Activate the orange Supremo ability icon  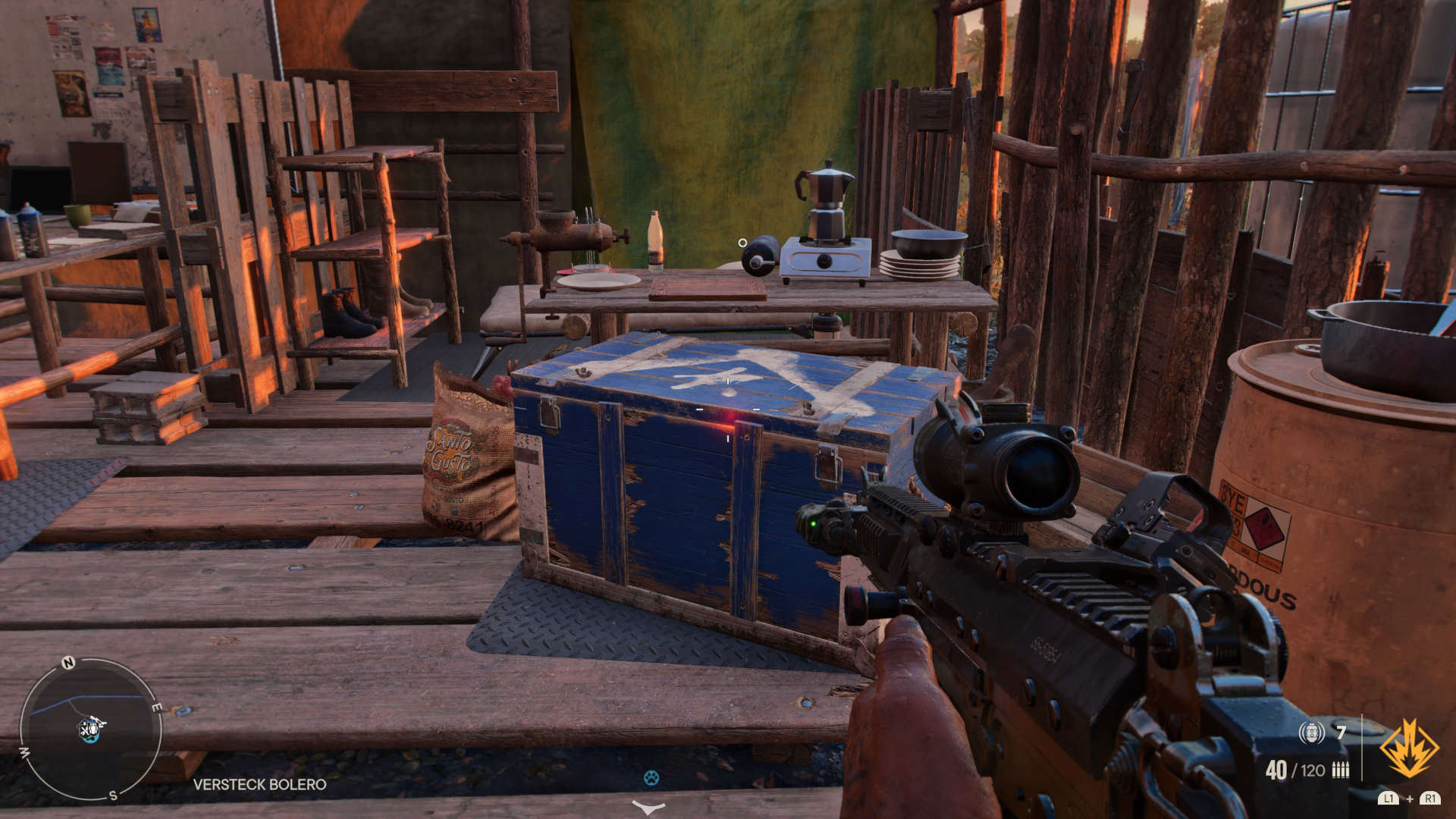coord(1408,749)
